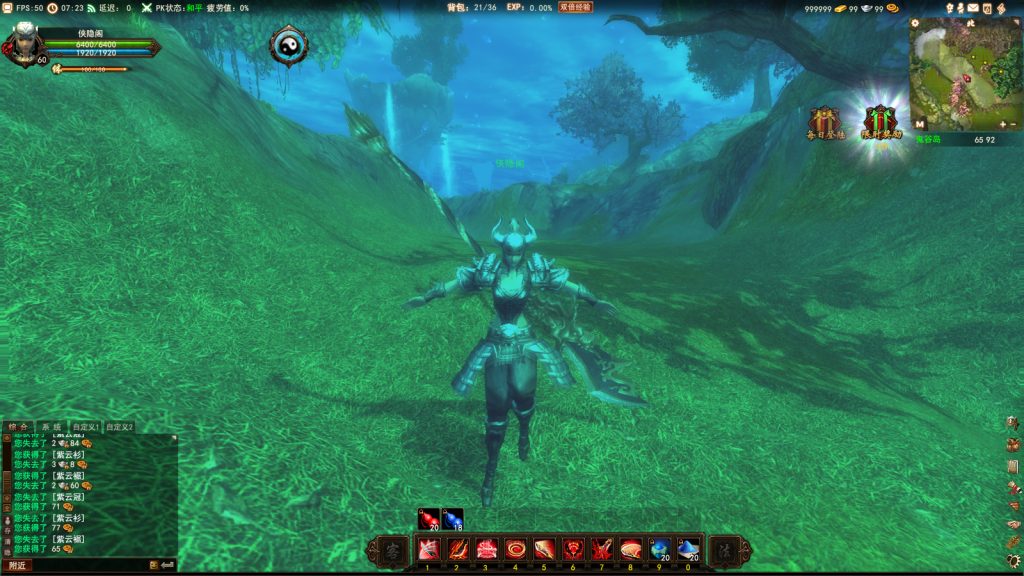Activate the red swirl skill in slot 4

pos(516,549)
